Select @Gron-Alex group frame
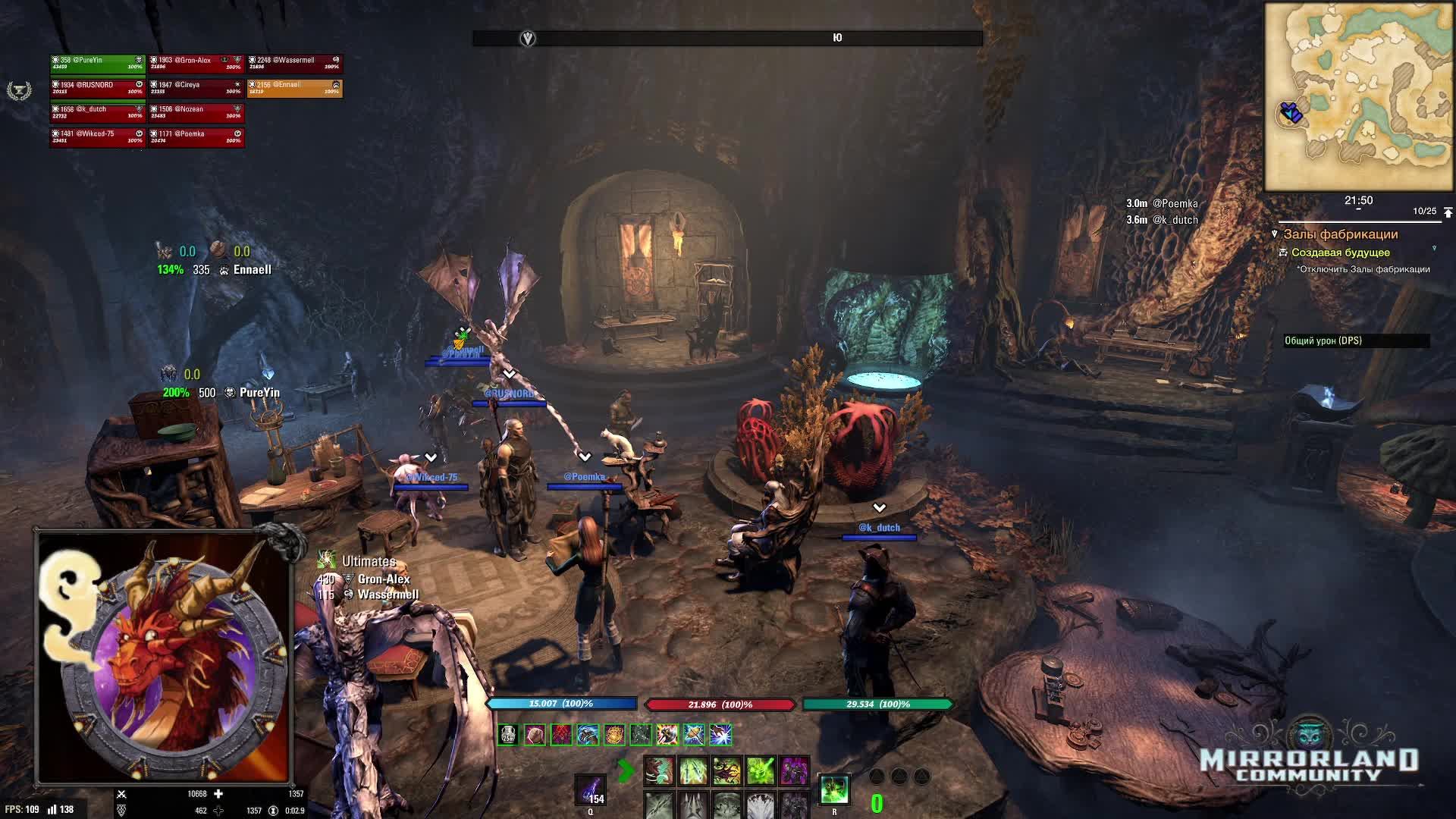The image size is (1456, 819). coord(196,64)
